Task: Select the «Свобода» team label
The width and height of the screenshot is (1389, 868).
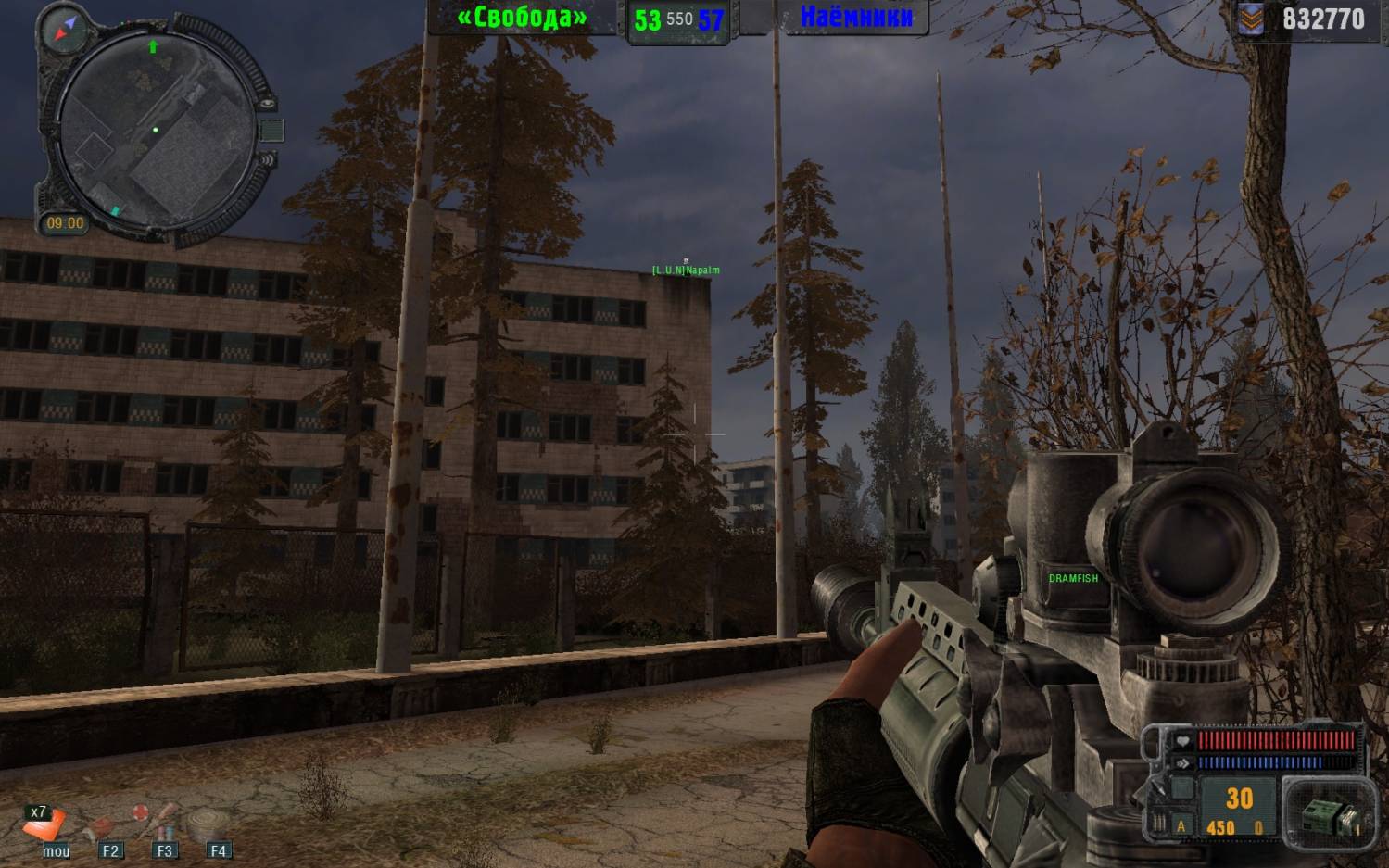Action: (522, 18)
